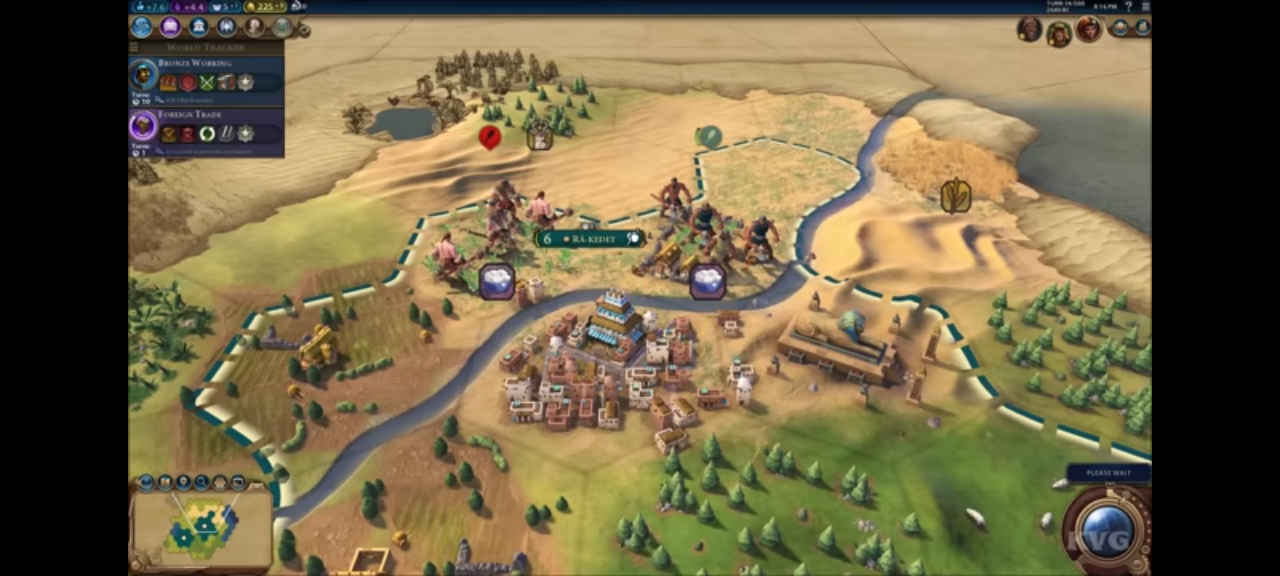Viewport: 1280px width, 576px height.
Task: Open the Great People icon
Action: click(255, 27)
